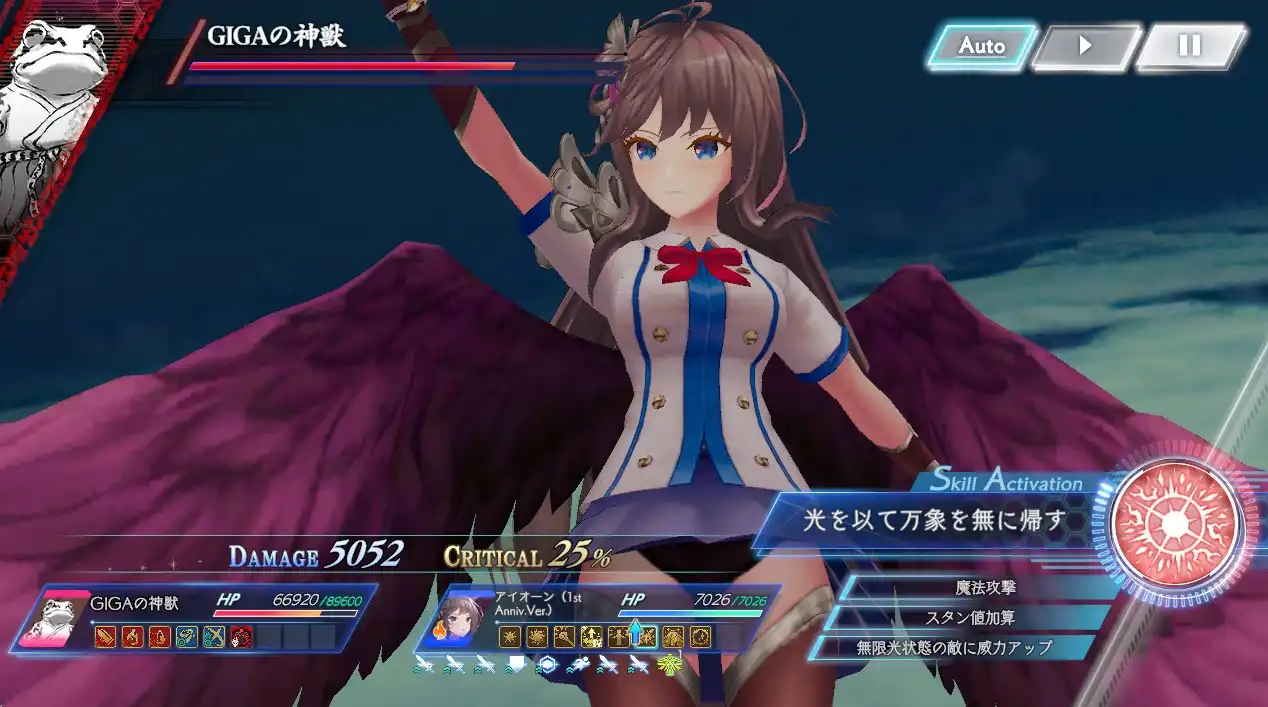Click the play speed arrow button
Viewport: 1268px width, 707px height.
[1085, 46]
